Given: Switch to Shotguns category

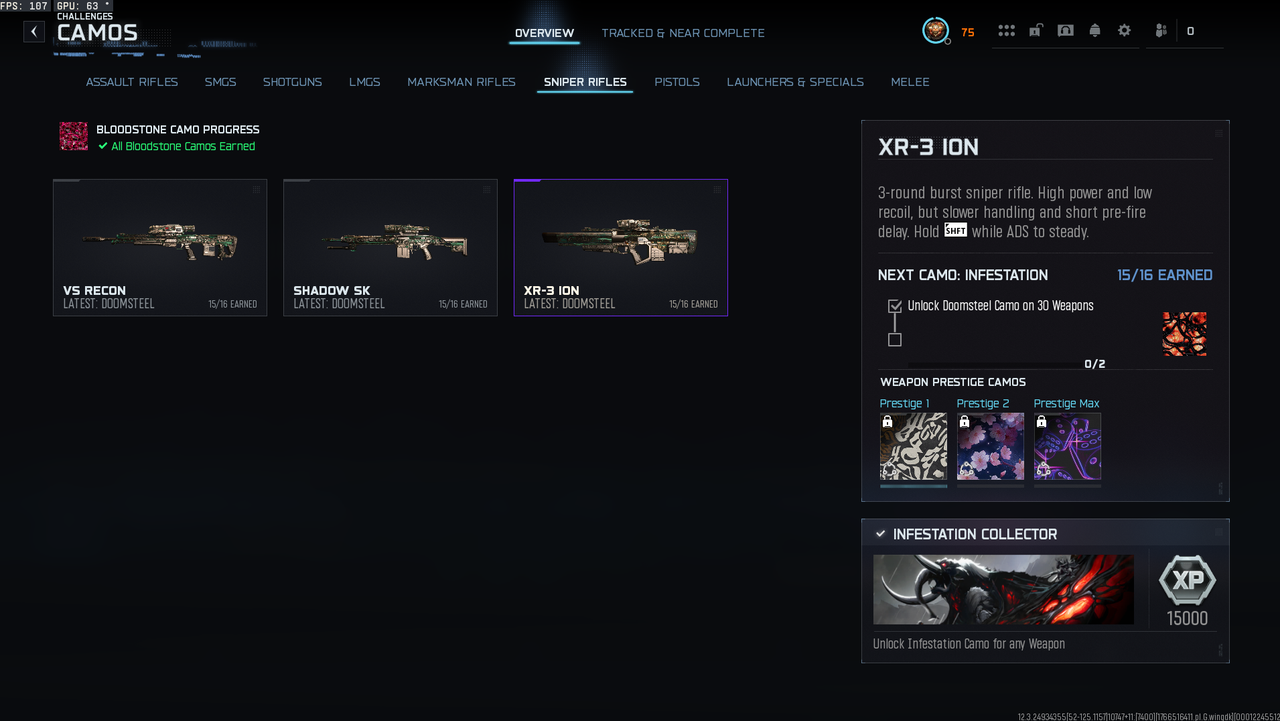Looking at the screenshot, I should [292, 82].
